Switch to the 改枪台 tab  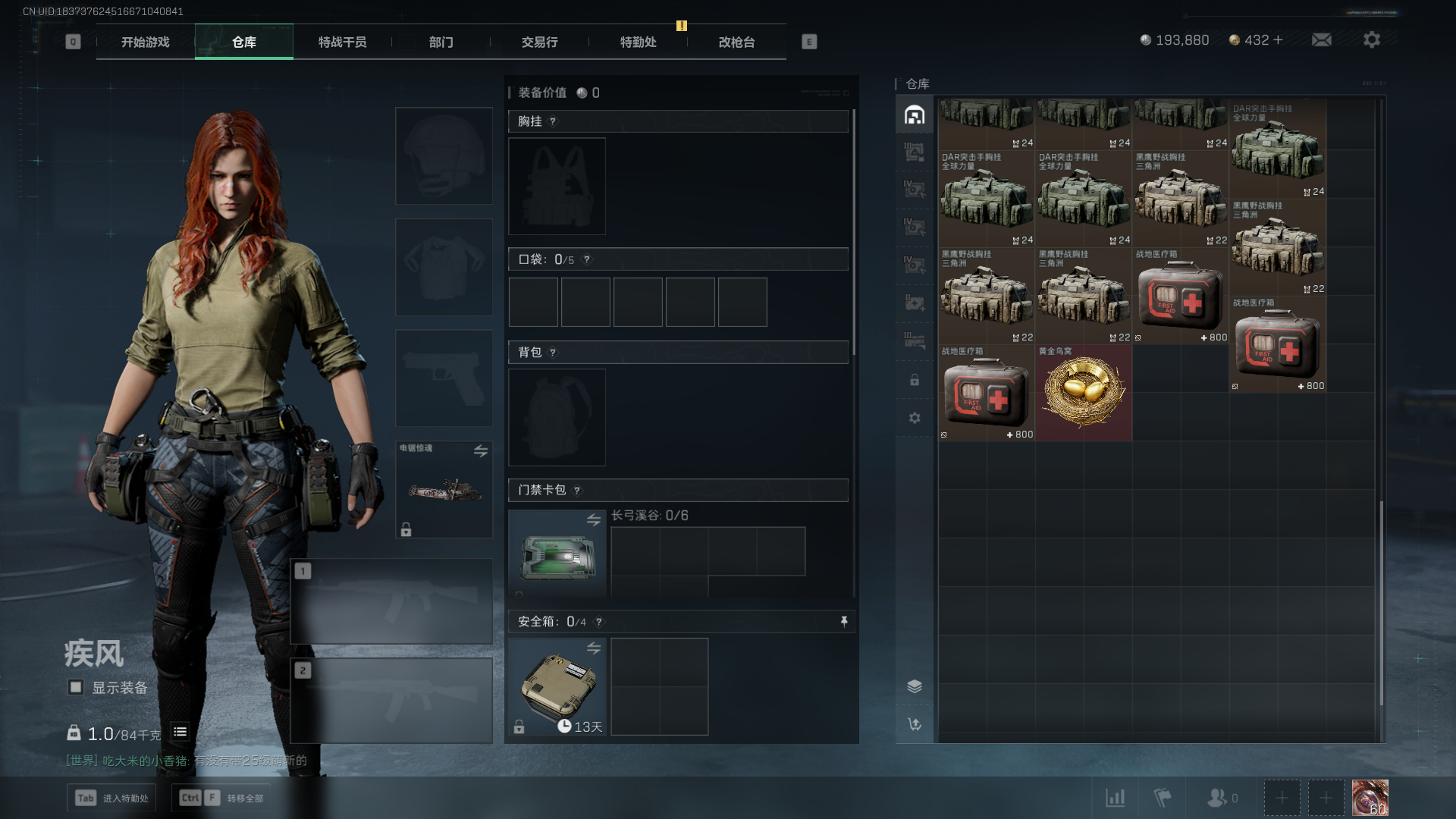pos(736,42)
